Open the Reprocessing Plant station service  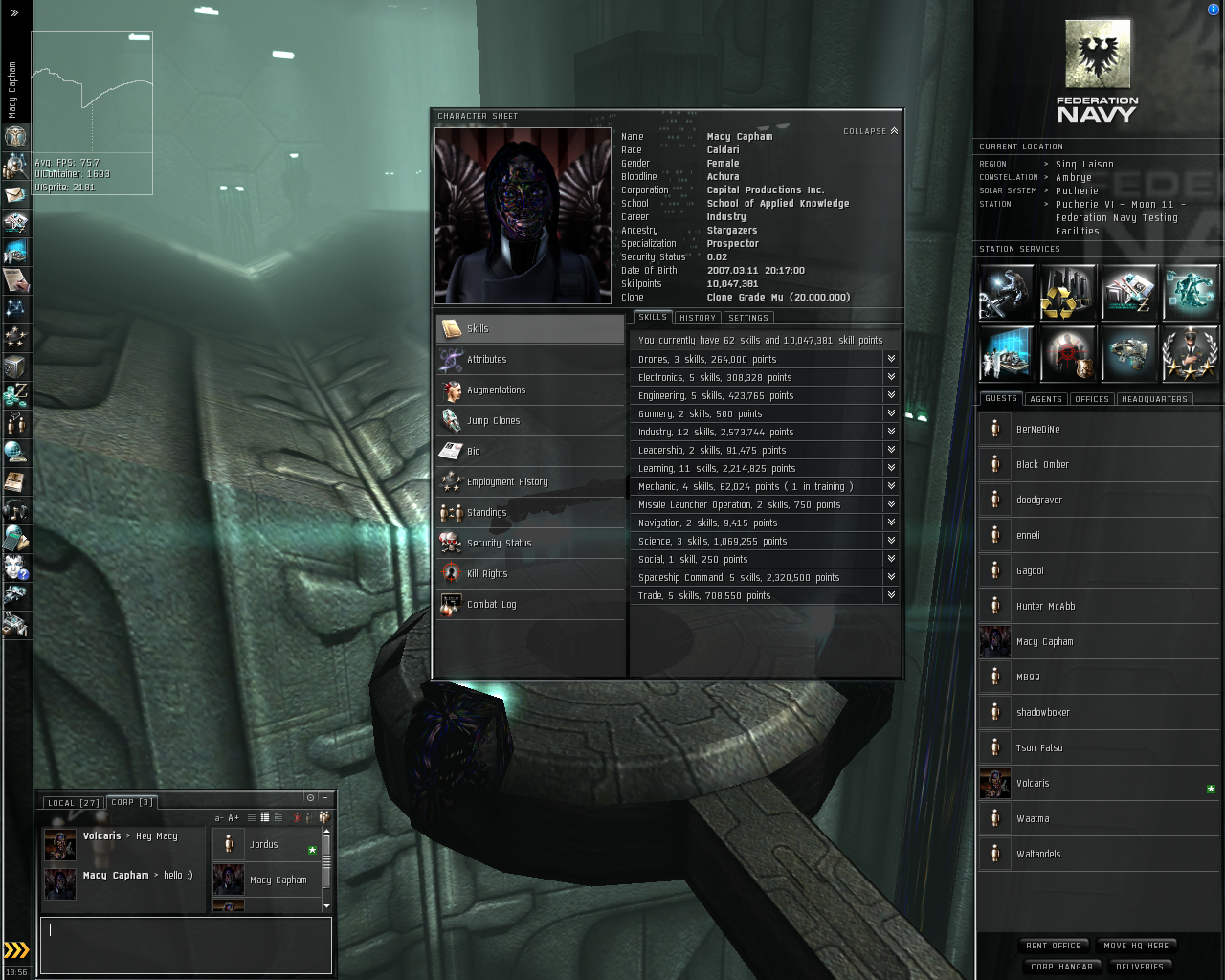[x=1068, y=293]
